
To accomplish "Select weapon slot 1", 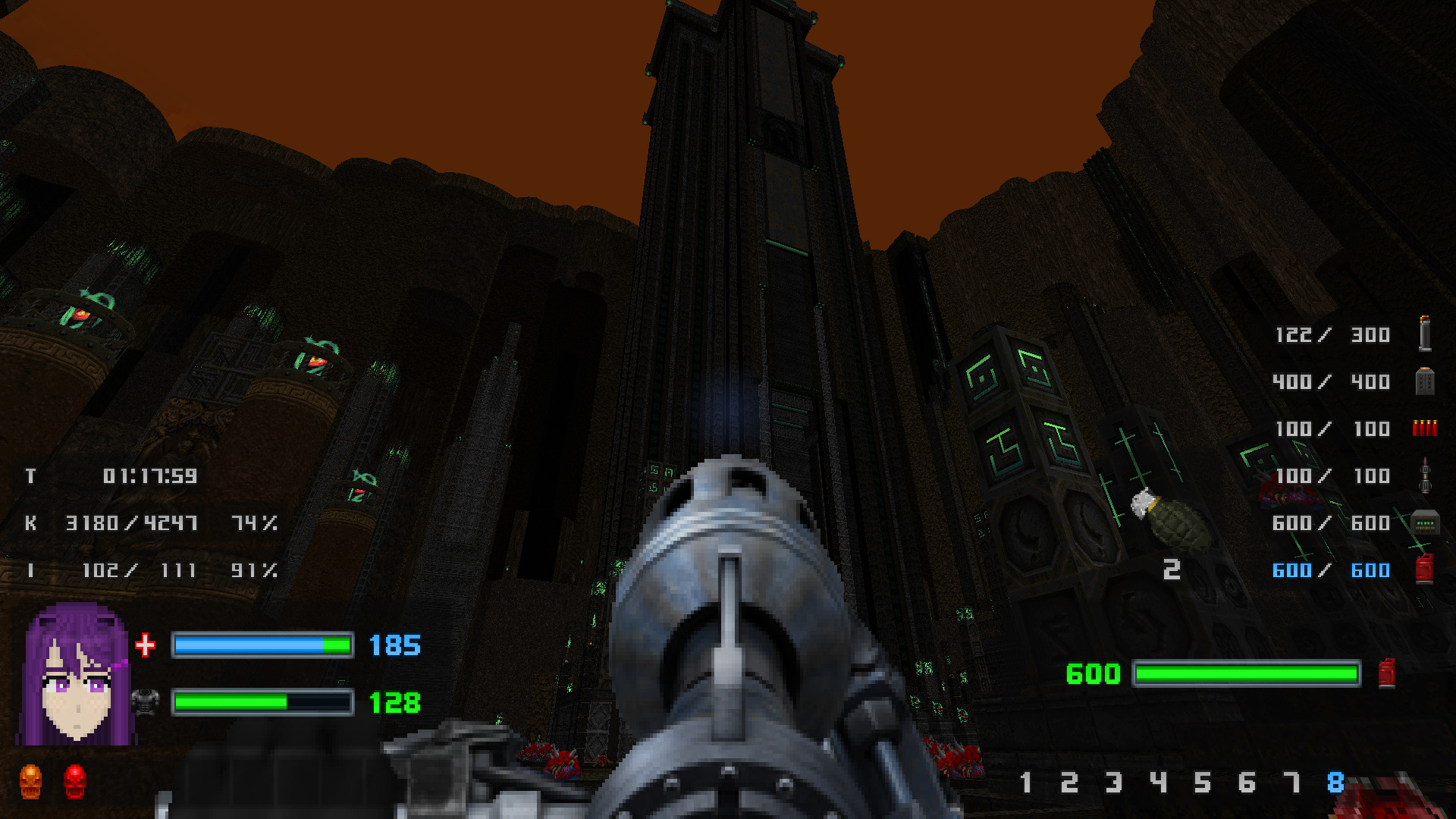I will click(1026, 782).
